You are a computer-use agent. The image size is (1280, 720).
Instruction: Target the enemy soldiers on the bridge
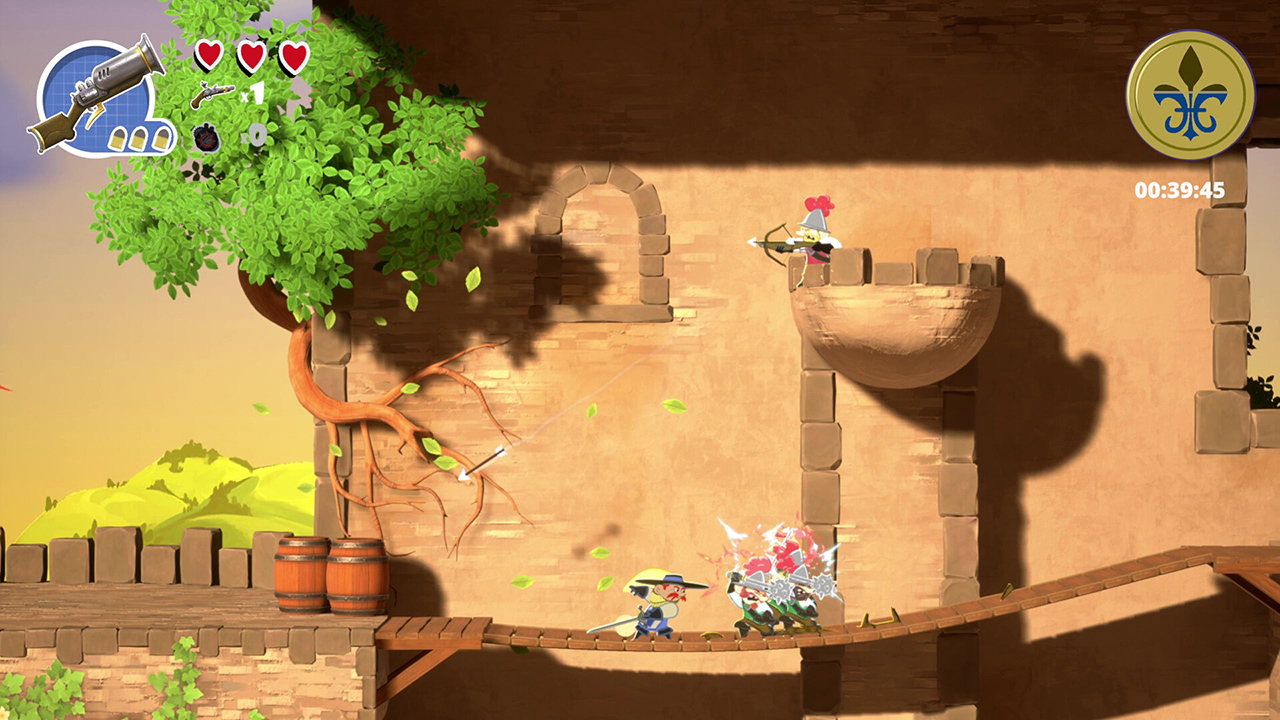[x=775, y=595]
